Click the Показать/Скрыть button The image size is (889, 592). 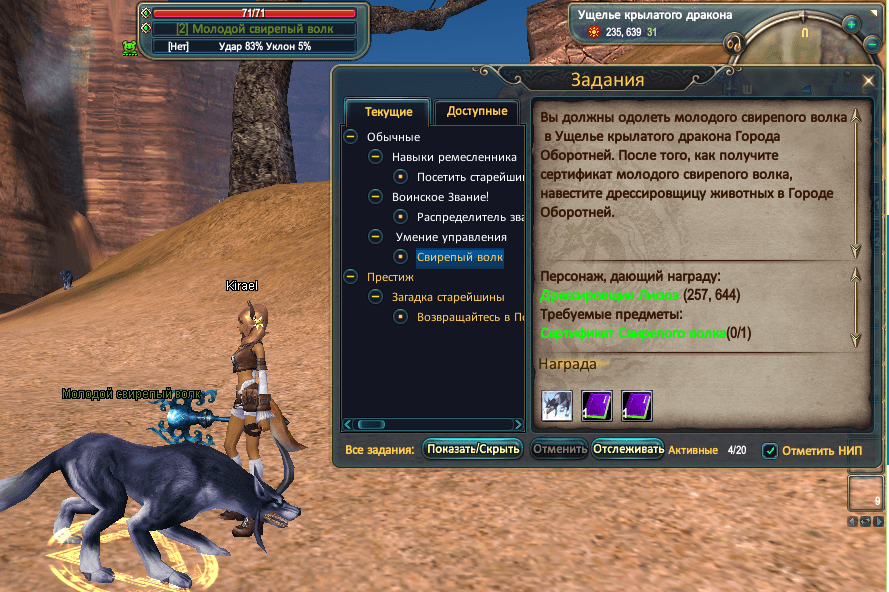473,449
